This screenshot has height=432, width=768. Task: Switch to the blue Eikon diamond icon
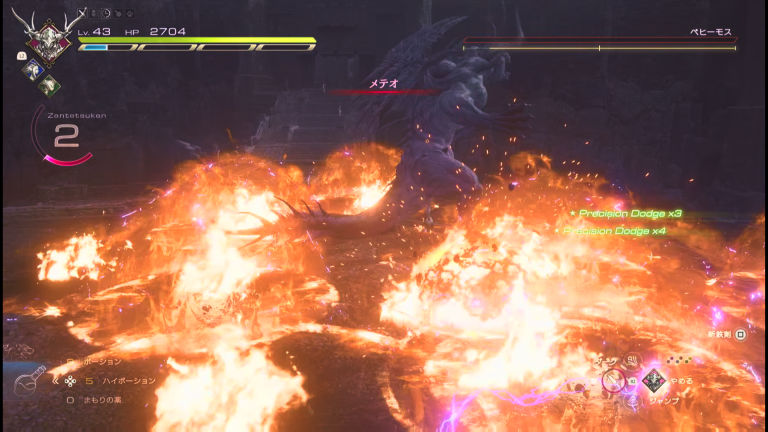click(31, 70)
